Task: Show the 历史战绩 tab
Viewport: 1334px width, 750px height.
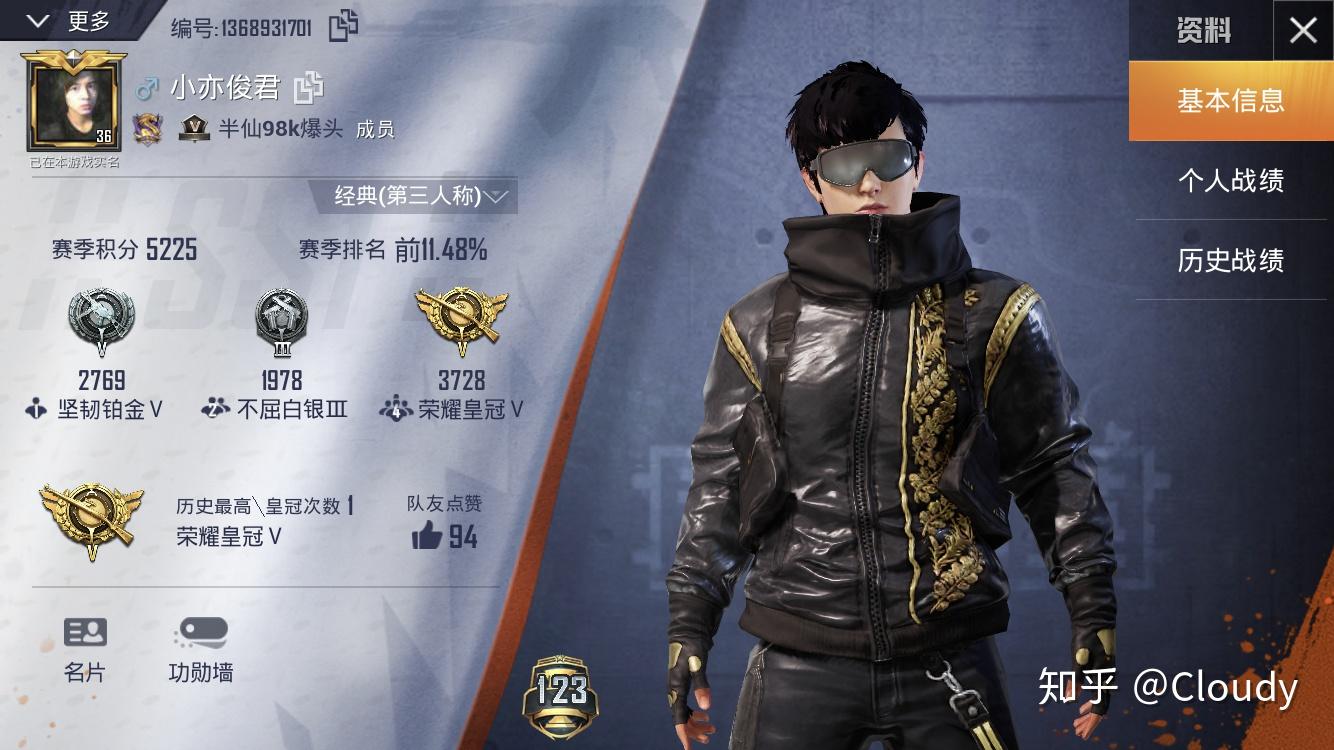Action: tap(1230, 261)
